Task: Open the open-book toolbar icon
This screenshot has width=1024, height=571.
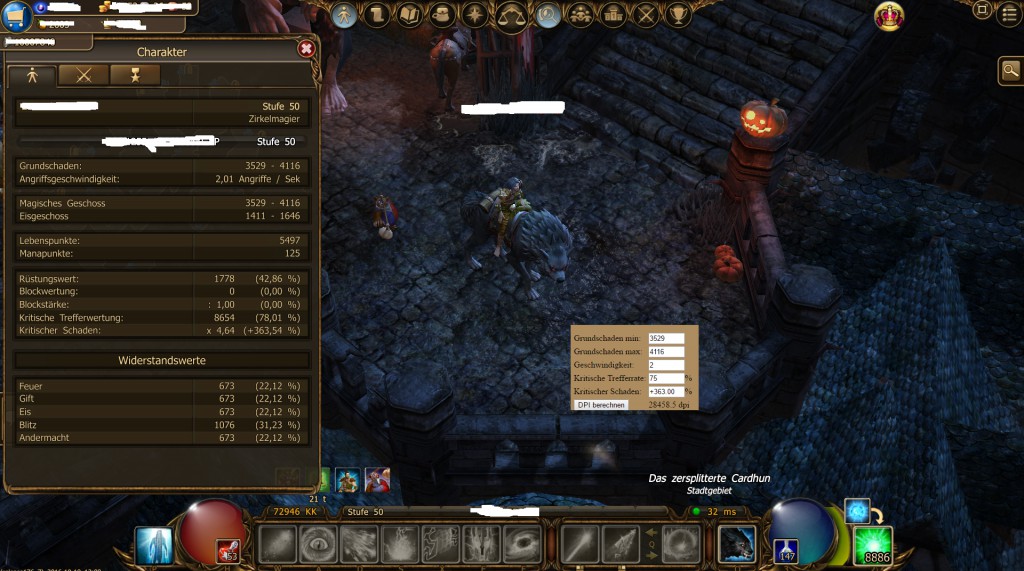Action: pyautogui.click(x=409, y=15)
